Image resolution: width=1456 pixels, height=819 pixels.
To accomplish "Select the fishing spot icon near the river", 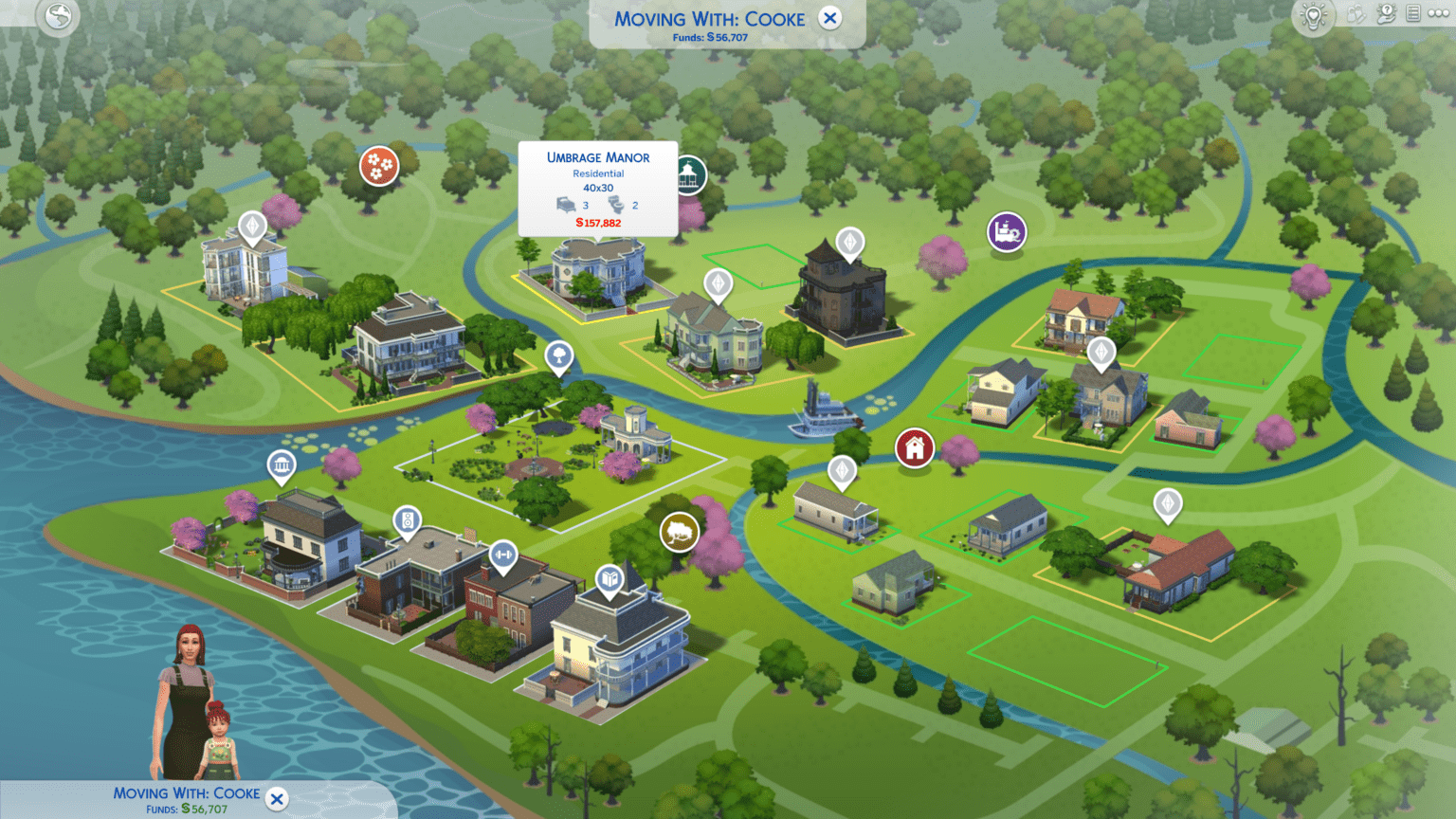I will click(x=680, y=531).
